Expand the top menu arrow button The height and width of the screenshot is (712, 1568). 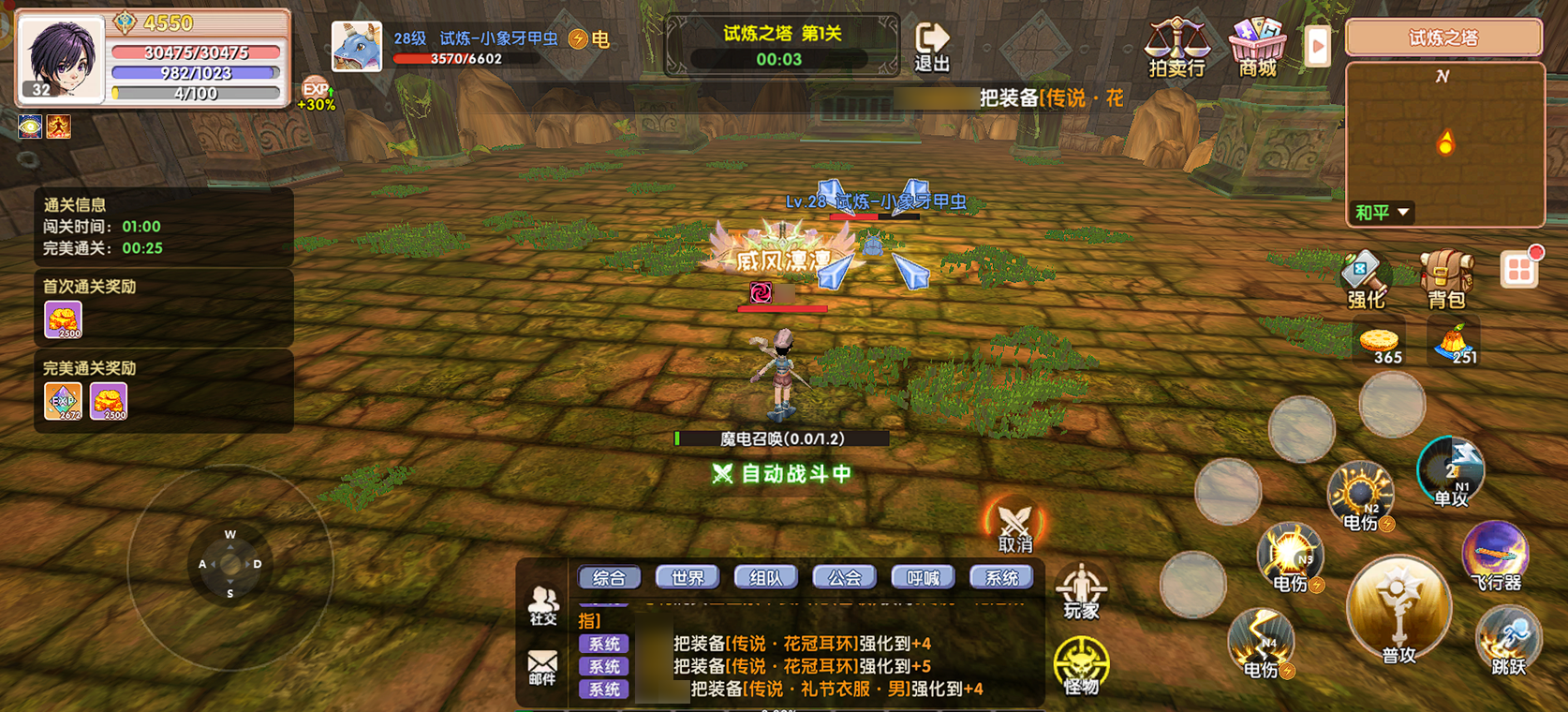(1317, 45)
